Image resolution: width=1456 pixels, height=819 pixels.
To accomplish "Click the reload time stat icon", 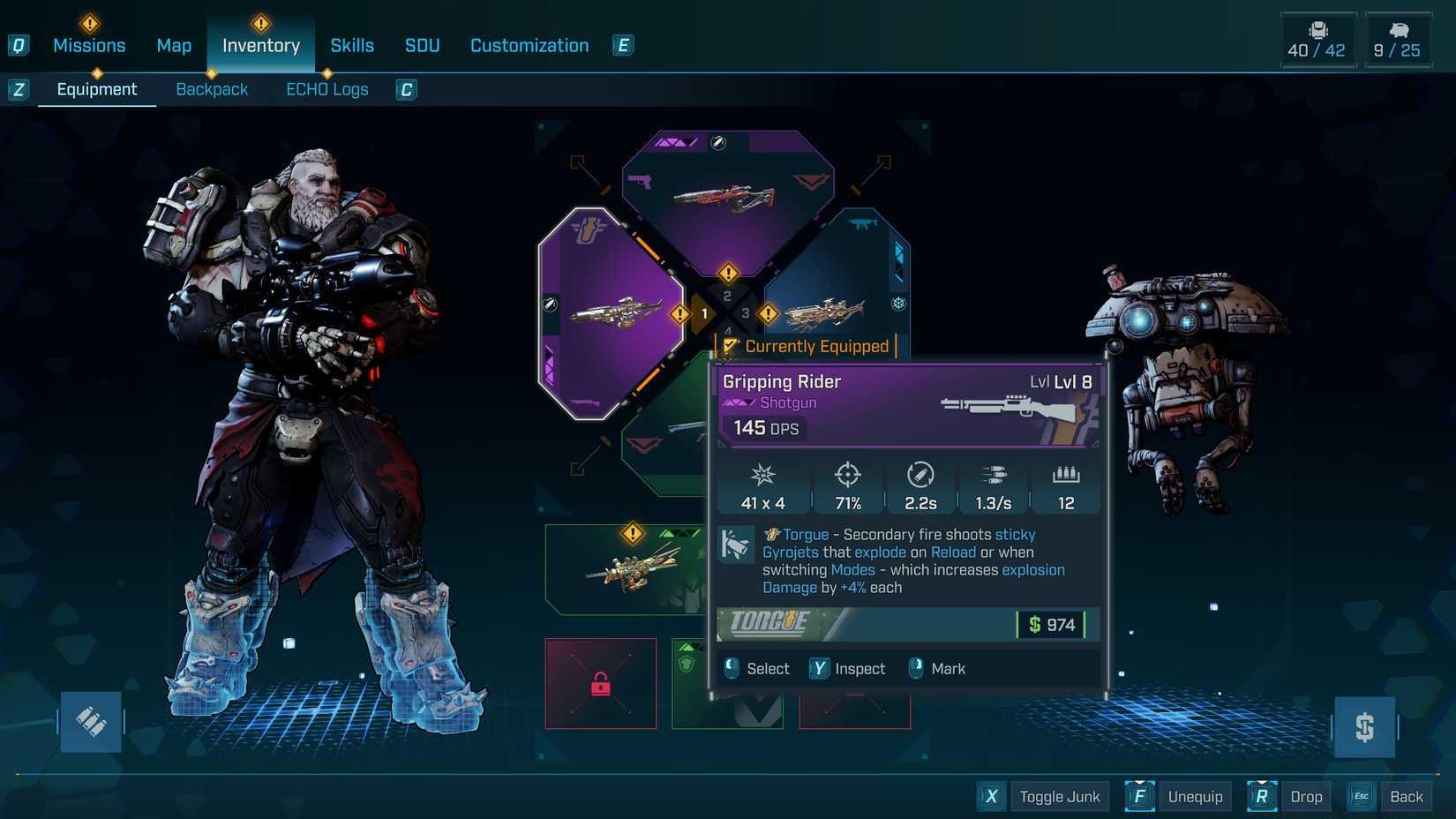I will [x=920, y=477].
